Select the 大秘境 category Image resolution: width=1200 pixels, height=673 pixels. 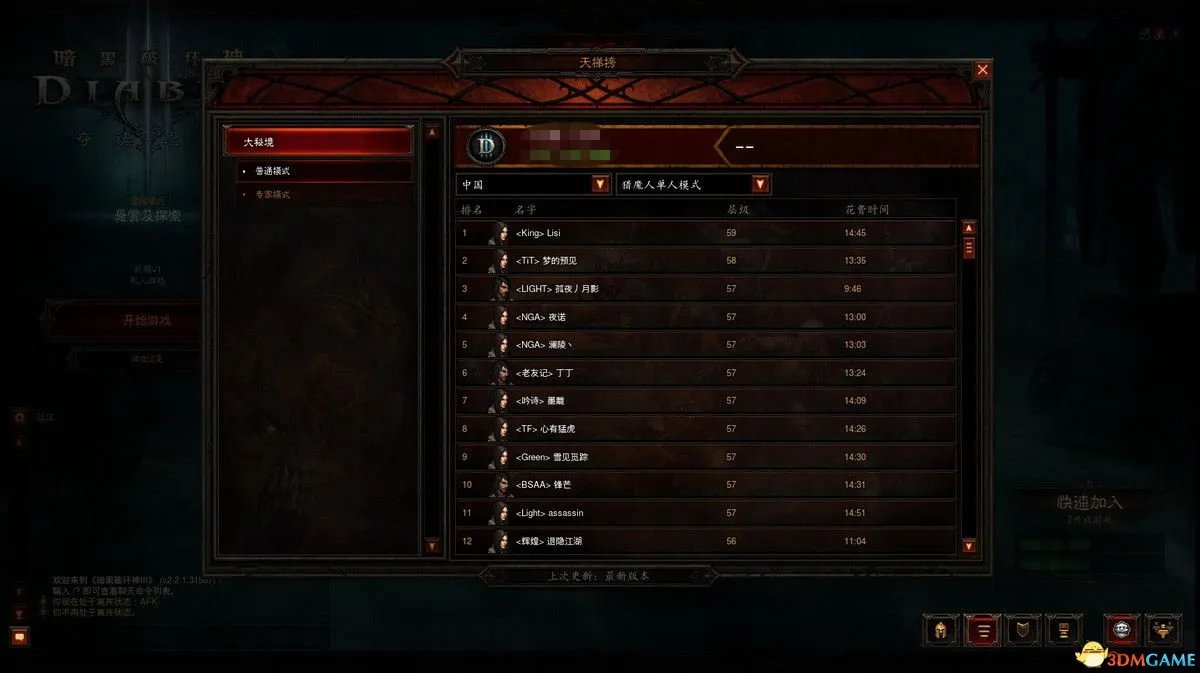point(318,143)
